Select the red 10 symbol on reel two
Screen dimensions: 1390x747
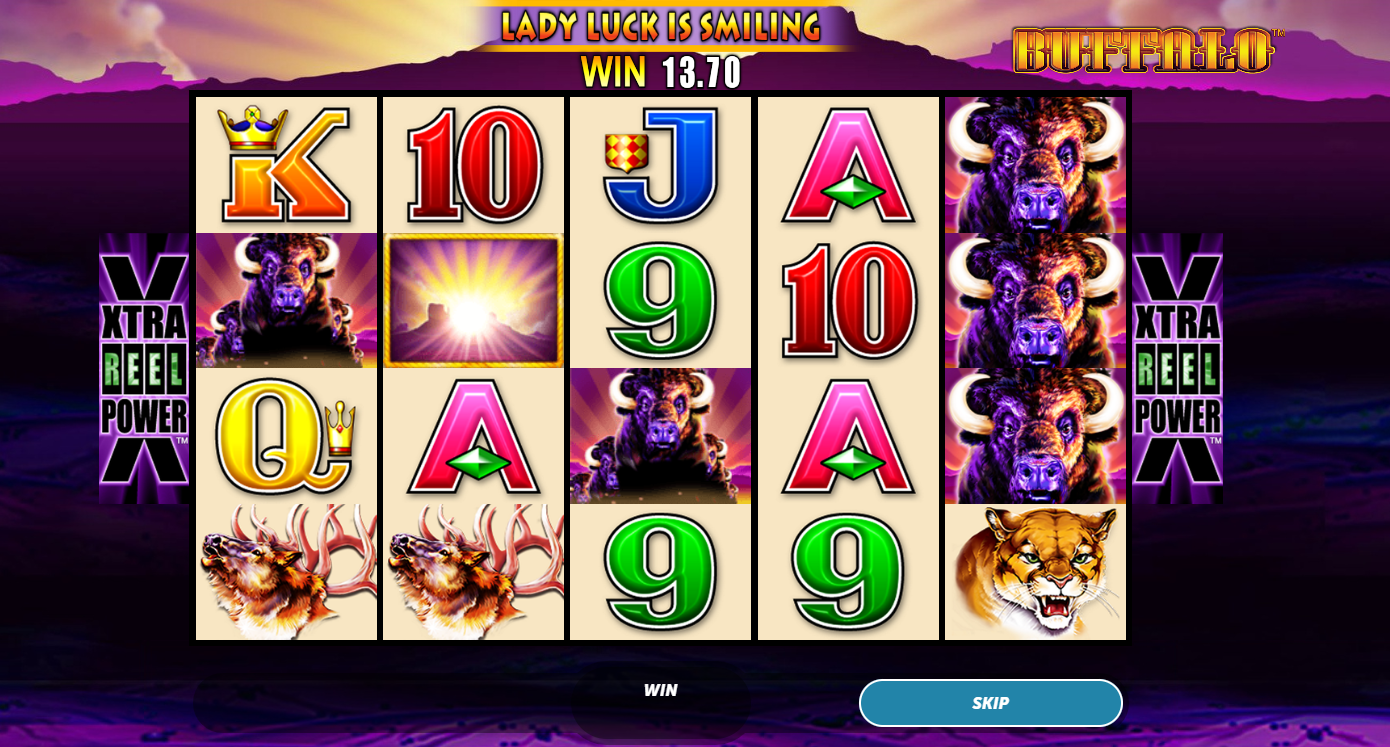point(473,163)
